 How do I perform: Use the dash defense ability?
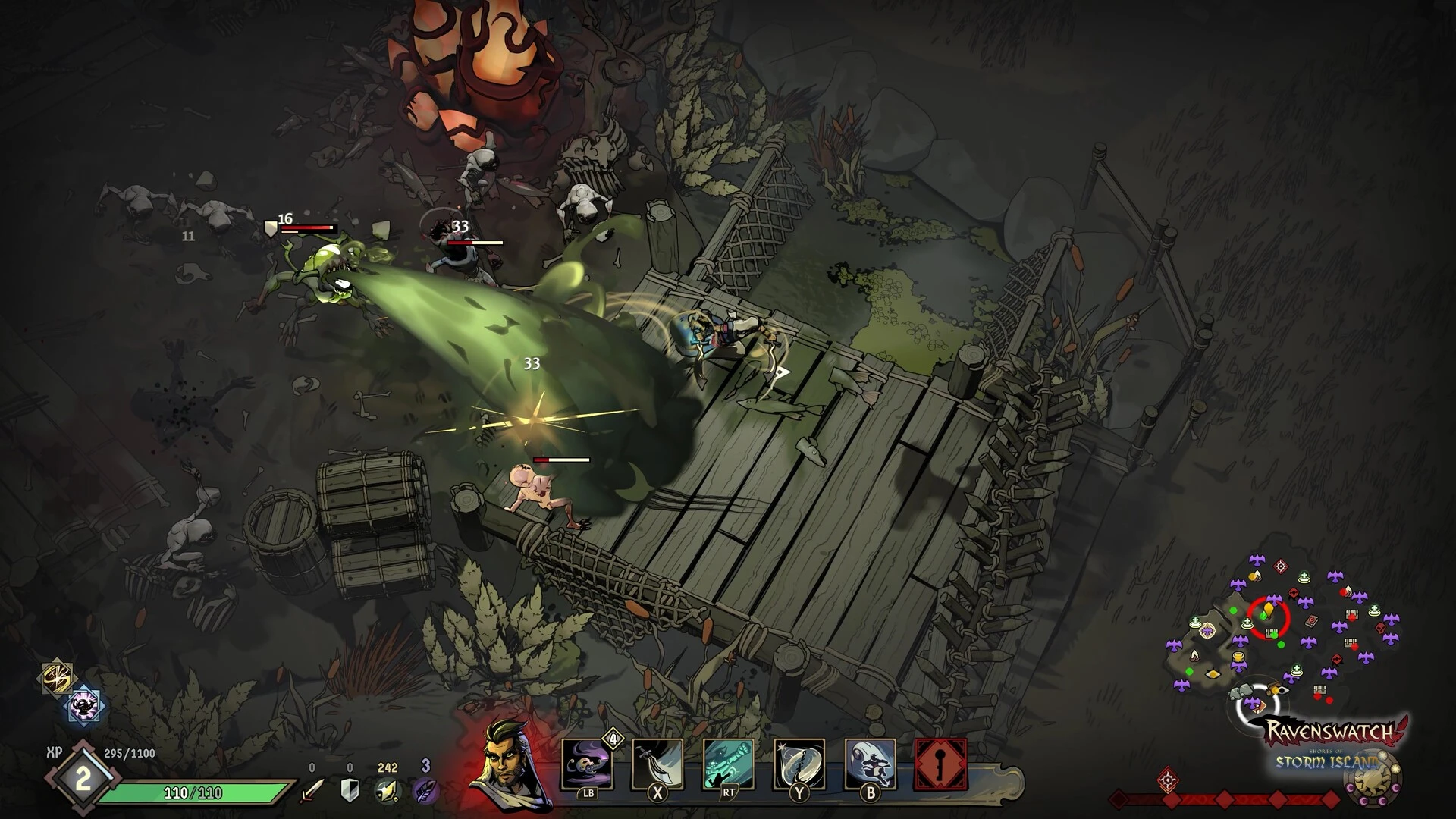point(870,764)
